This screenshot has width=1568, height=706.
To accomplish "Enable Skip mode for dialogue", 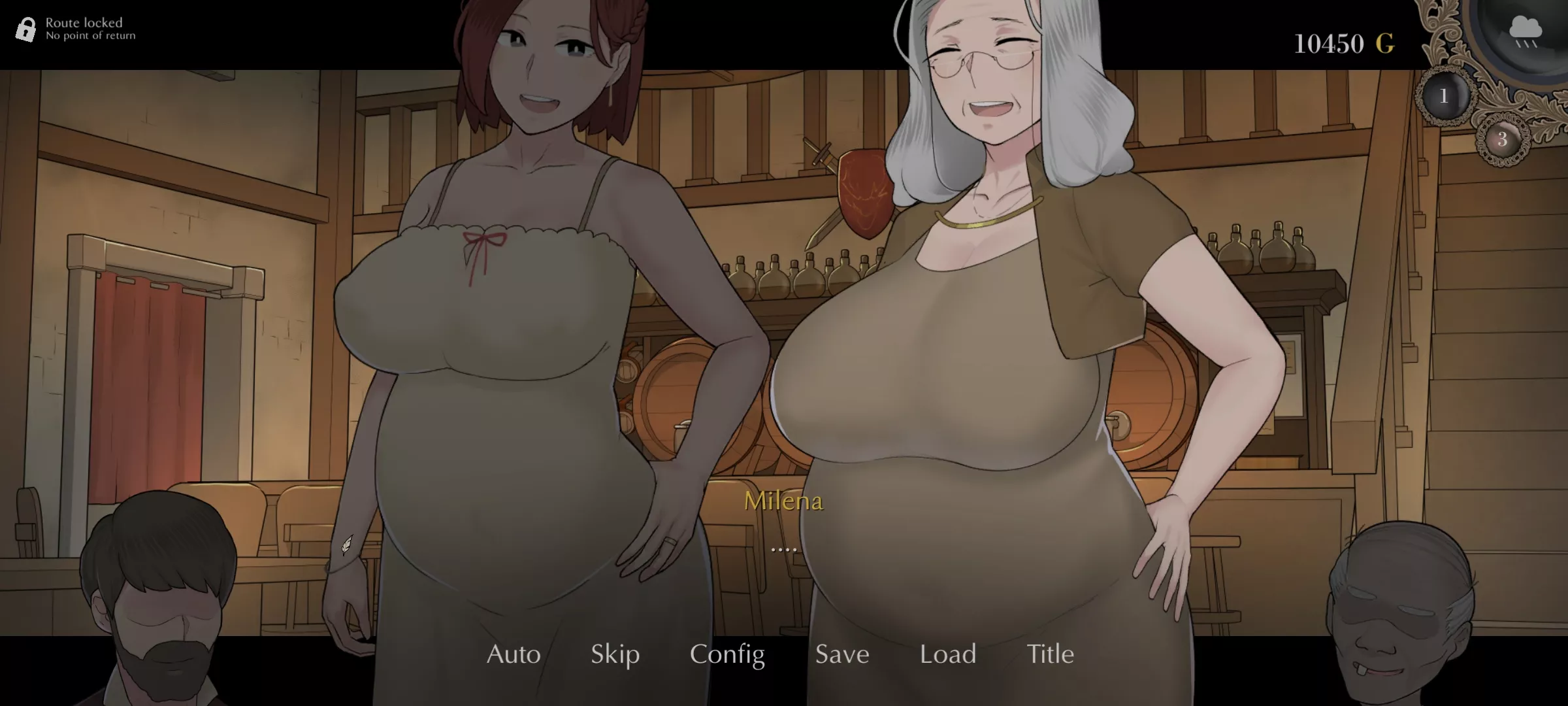I will click(x=613, y=654).
